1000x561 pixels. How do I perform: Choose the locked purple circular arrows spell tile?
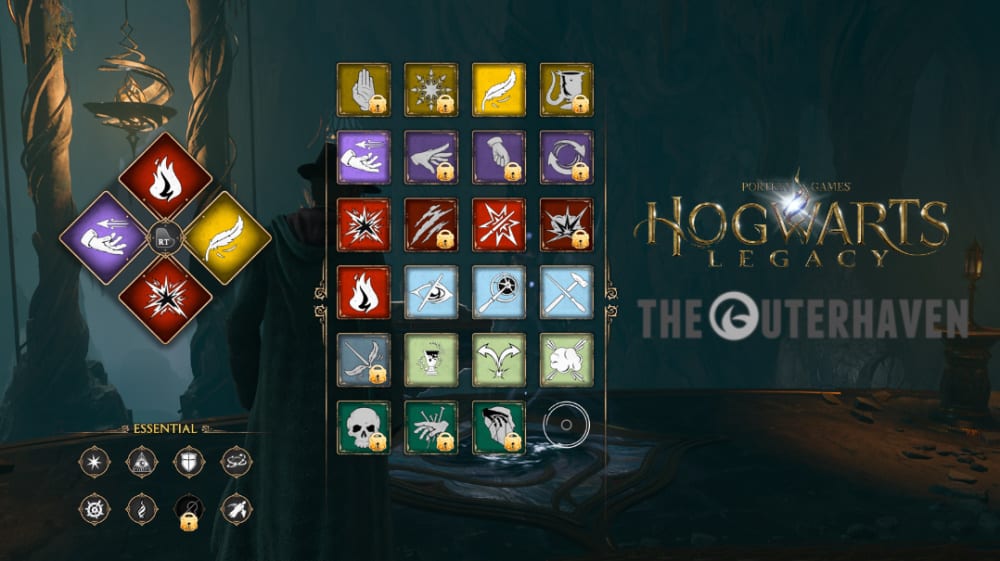coord(566,157)
